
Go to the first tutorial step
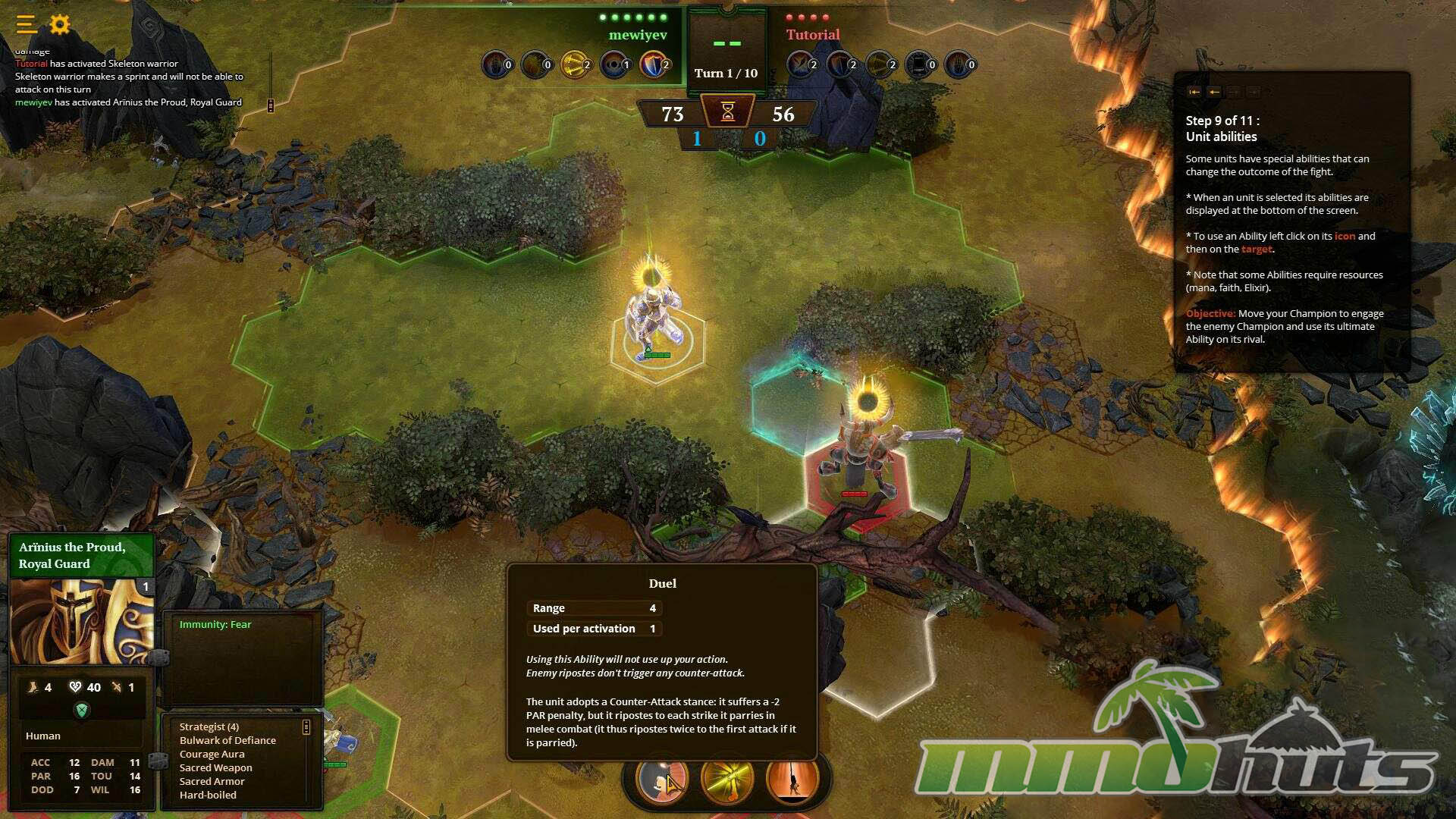click(x=1194, y=92)
